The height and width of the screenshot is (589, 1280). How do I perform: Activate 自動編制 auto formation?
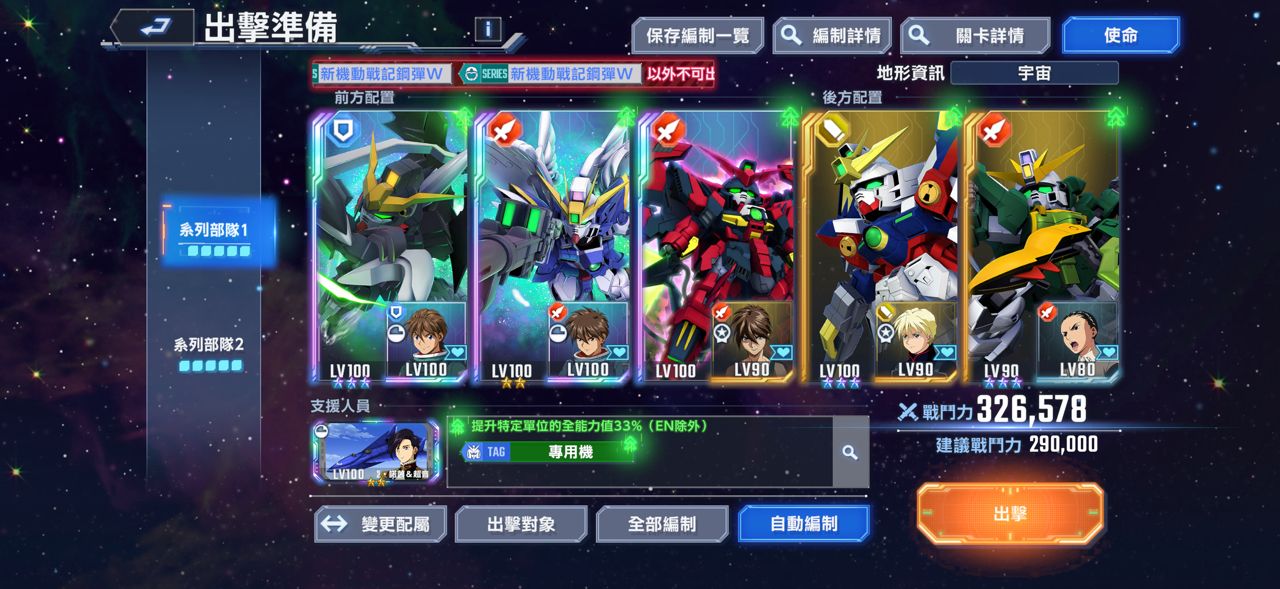click(803, 524)
